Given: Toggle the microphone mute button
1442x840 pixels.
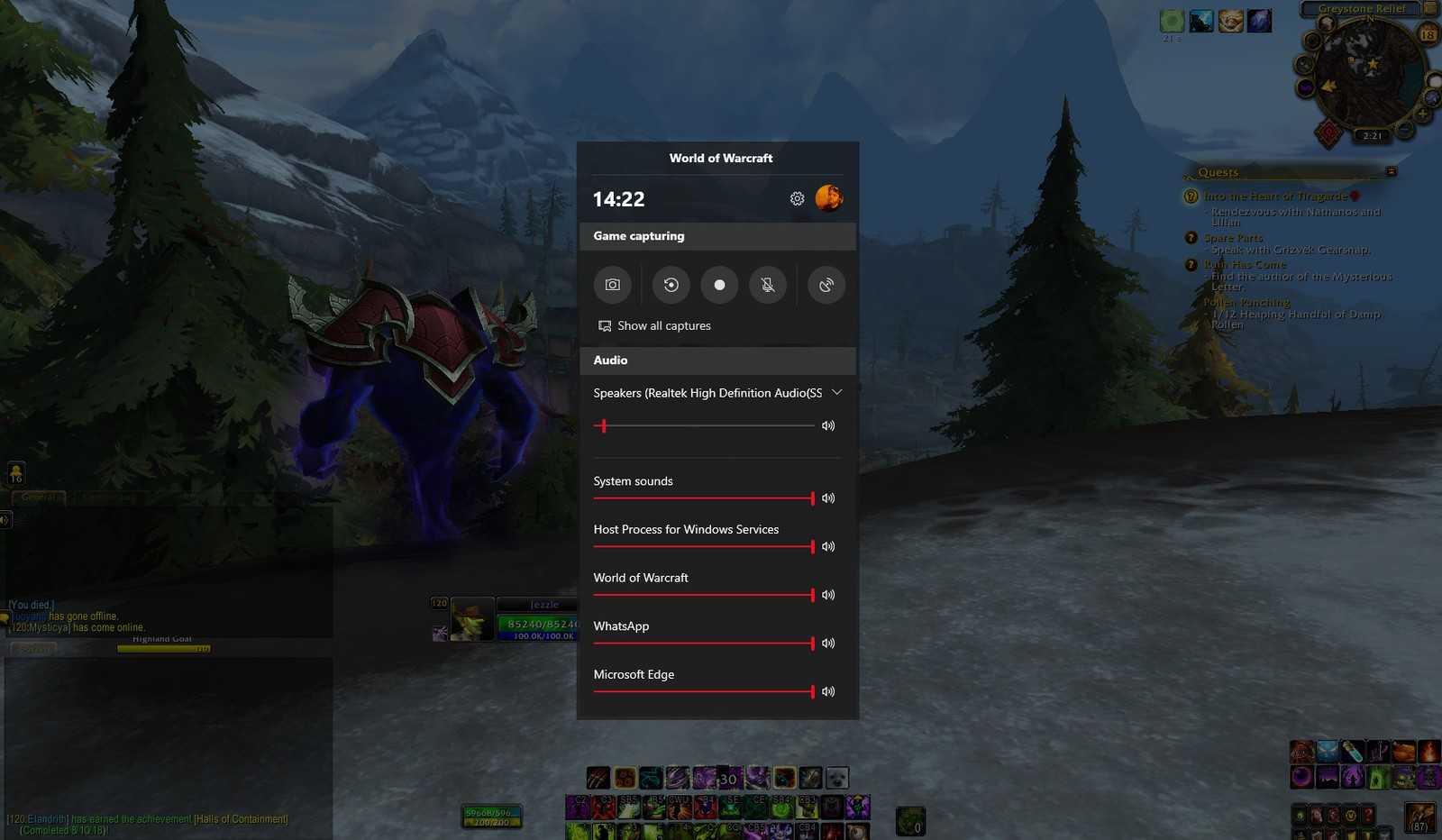Looking at the screenshot, I should coord(768,285).
